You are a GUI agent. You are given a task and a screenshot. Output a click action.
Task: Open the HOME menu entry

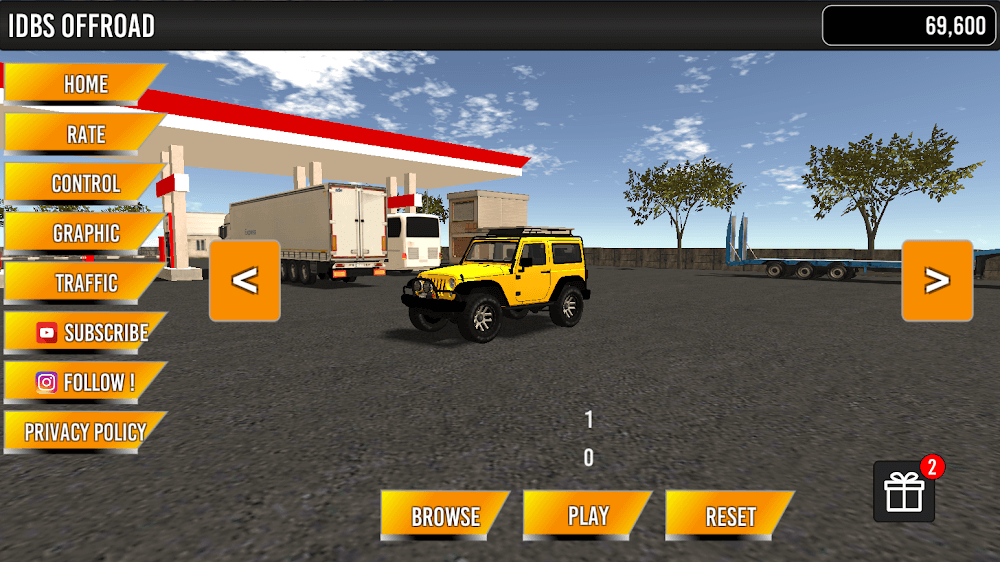click(85, 84)
